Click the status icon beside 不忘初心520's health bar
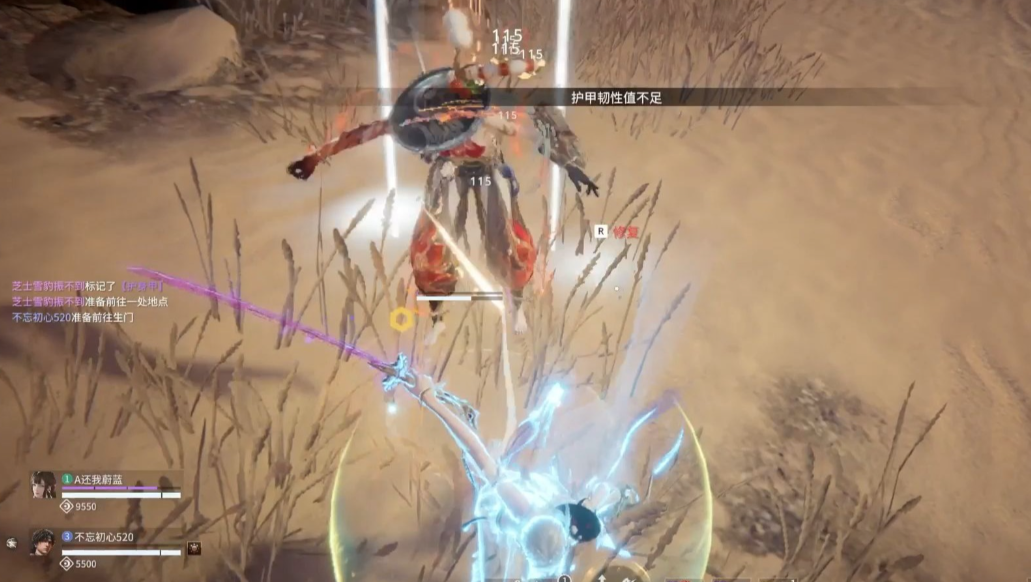Image resolution: width=1031 pixels, height=582 pixels. [194, 548]
